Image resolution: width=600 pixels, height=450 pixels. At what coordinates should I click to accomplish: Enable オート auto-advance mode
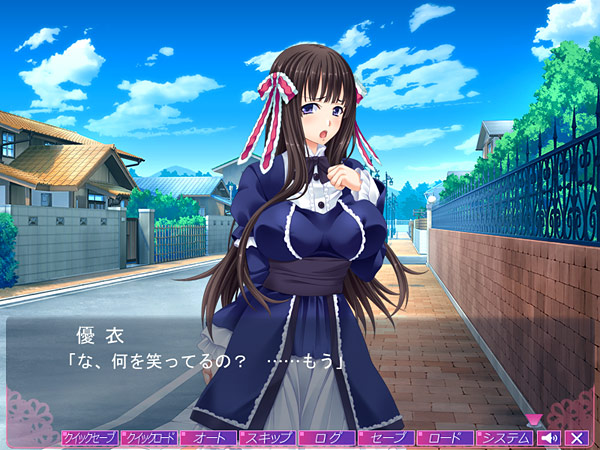(208, 438)
